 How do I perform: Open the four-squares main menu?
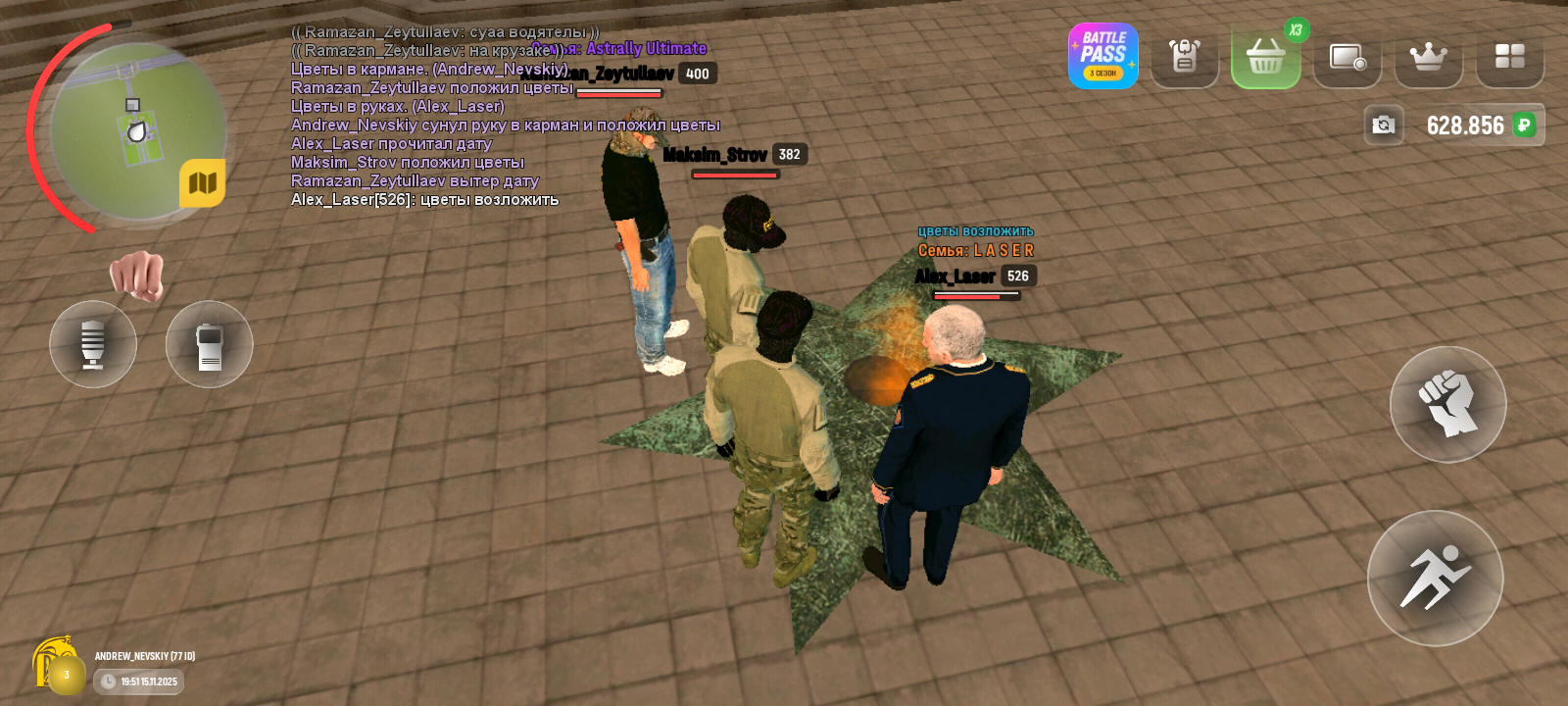(1509, 57)
